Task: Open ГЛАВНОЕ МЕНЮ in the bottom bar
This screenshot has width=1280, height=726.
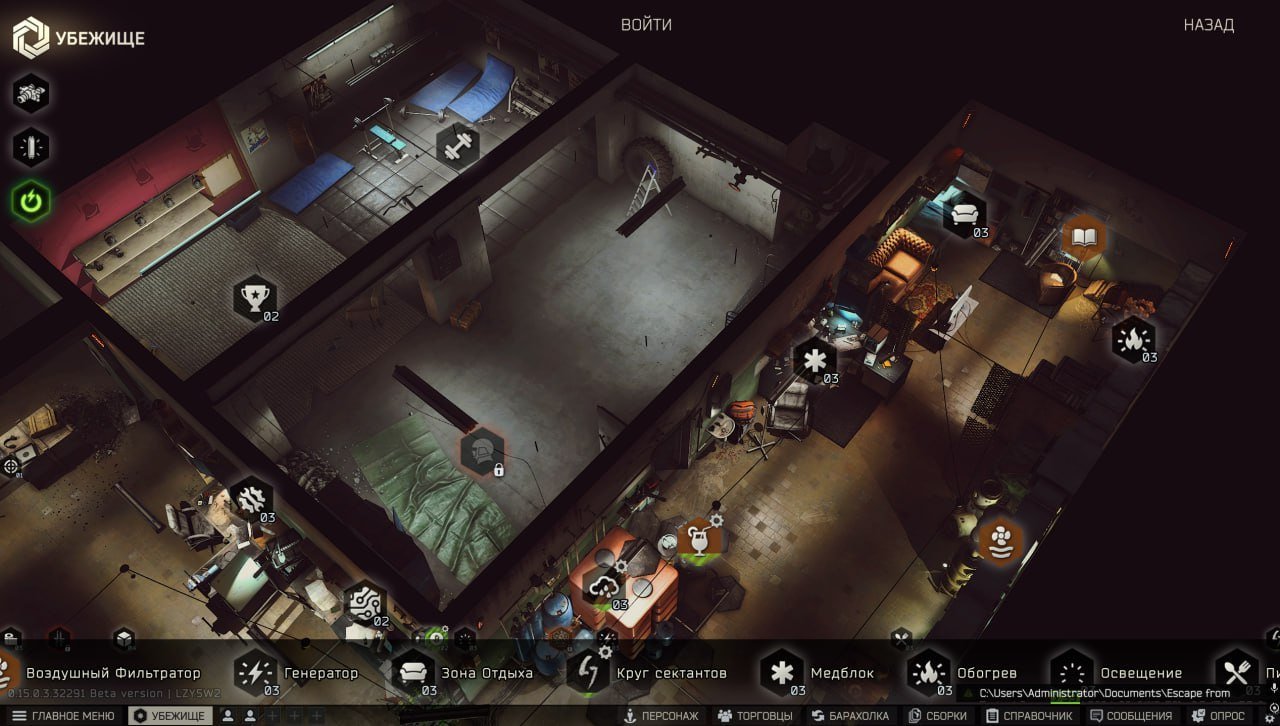Action: [x=64, y=716]
